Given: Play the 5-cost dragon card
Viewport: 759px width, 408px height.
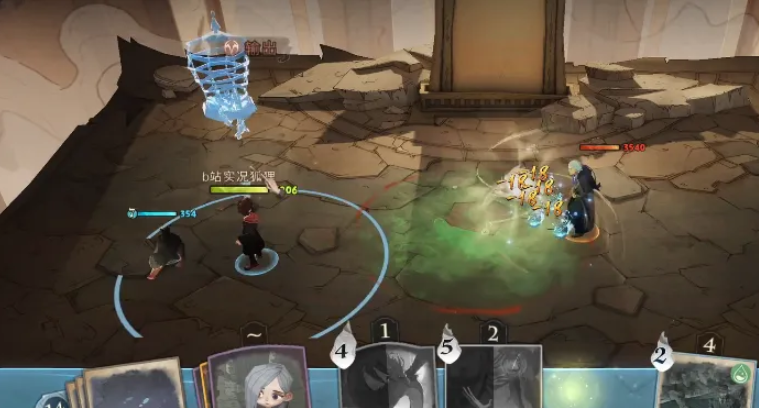Looking at the screenshot, I should point(495,378).
